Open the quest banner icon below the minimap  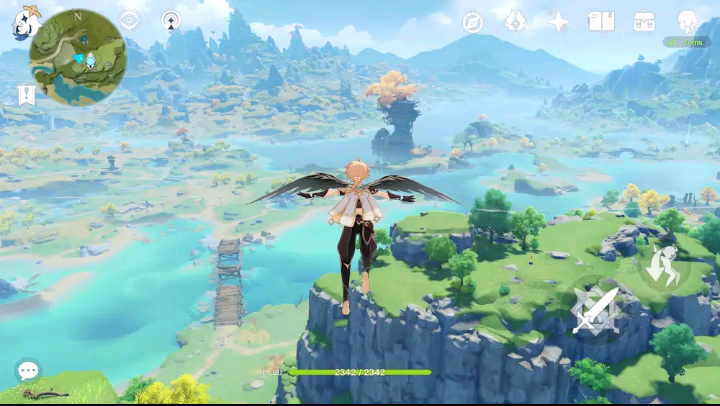pyautogui.click(x=26, y=95)
